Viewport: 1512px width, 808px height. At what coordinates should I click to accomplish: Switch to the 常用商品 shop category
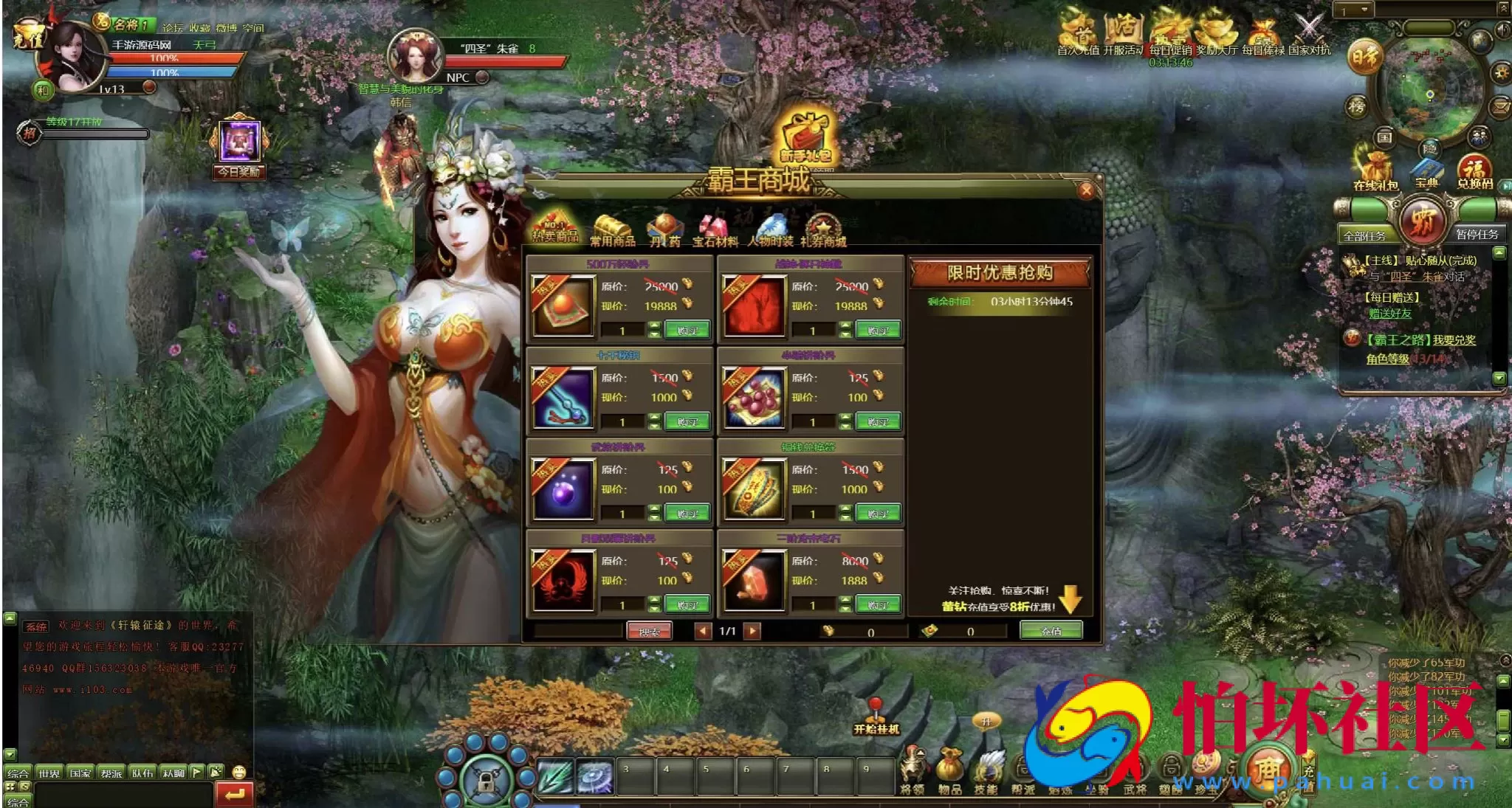coord(612,231)
